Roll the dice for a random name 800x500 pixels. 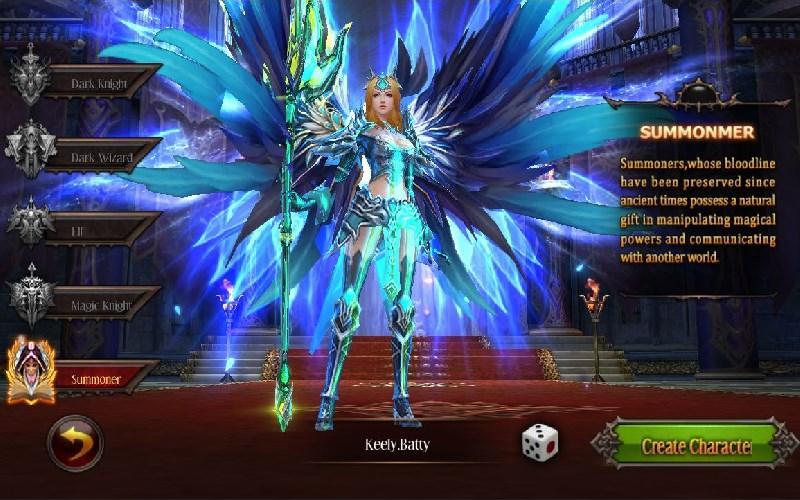click(539, 443)
